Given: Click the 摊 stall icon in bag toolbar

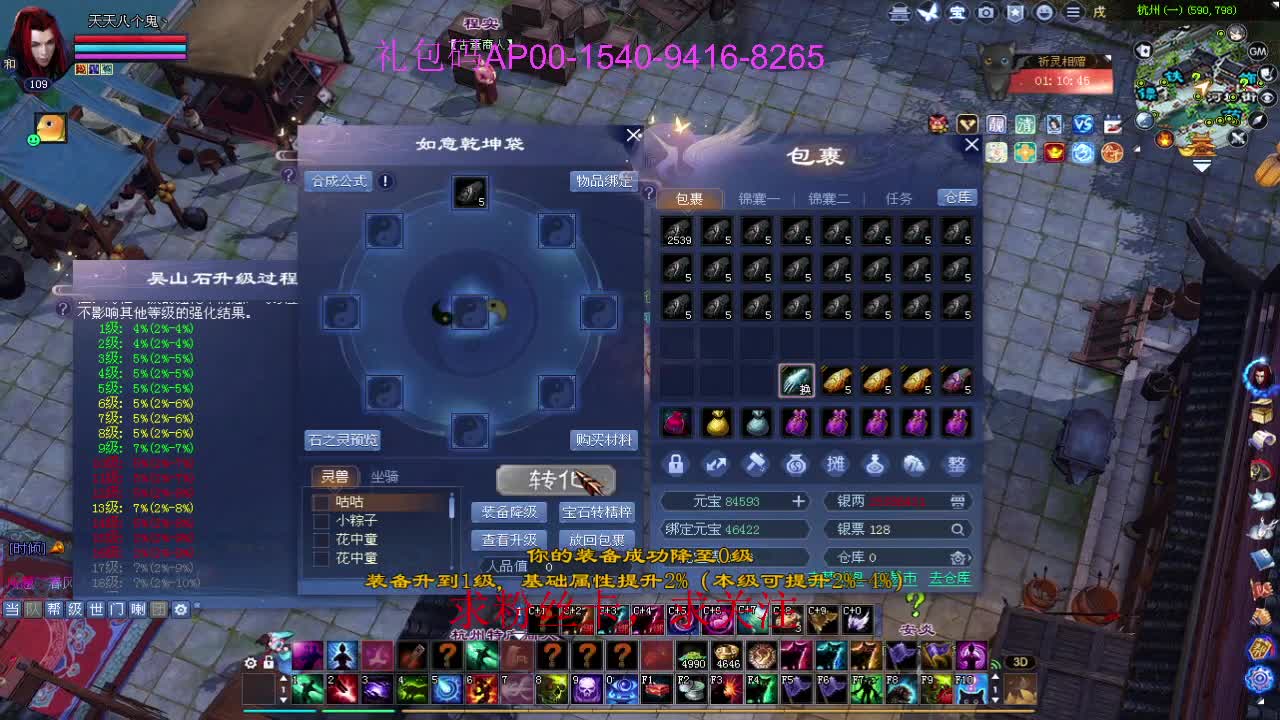Looking at the screenshot, I should click(836, 464).
